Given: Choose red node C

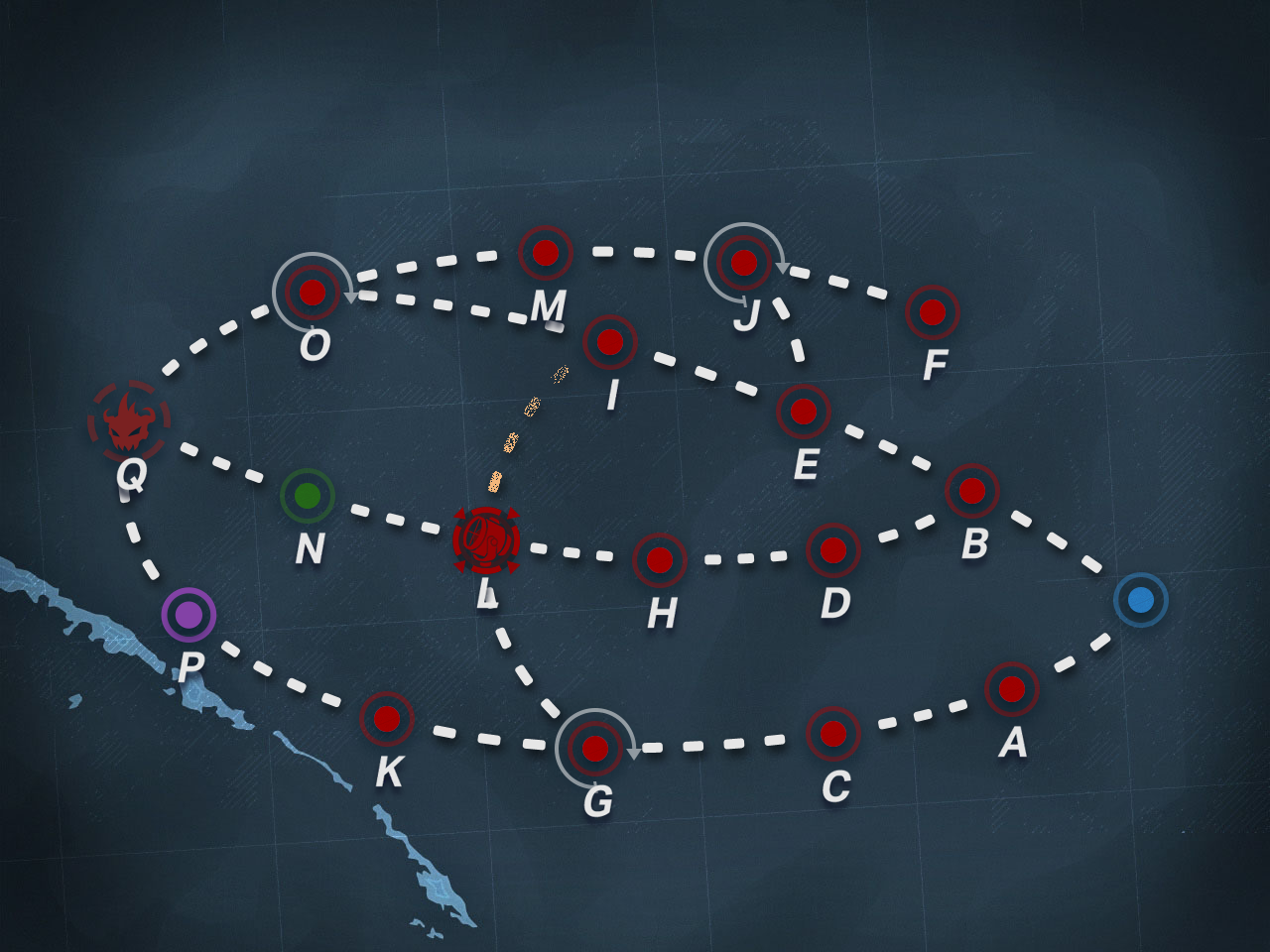Looking at the screenshot, I should click(833, 734).
